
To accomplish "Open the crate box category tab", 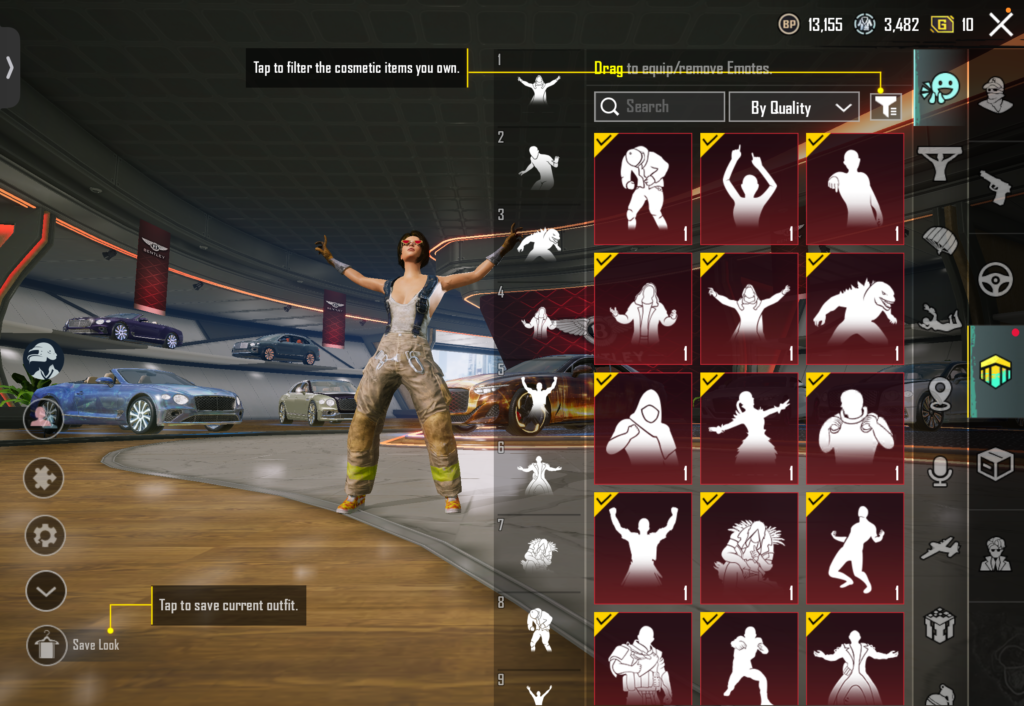I will point(995,464).
